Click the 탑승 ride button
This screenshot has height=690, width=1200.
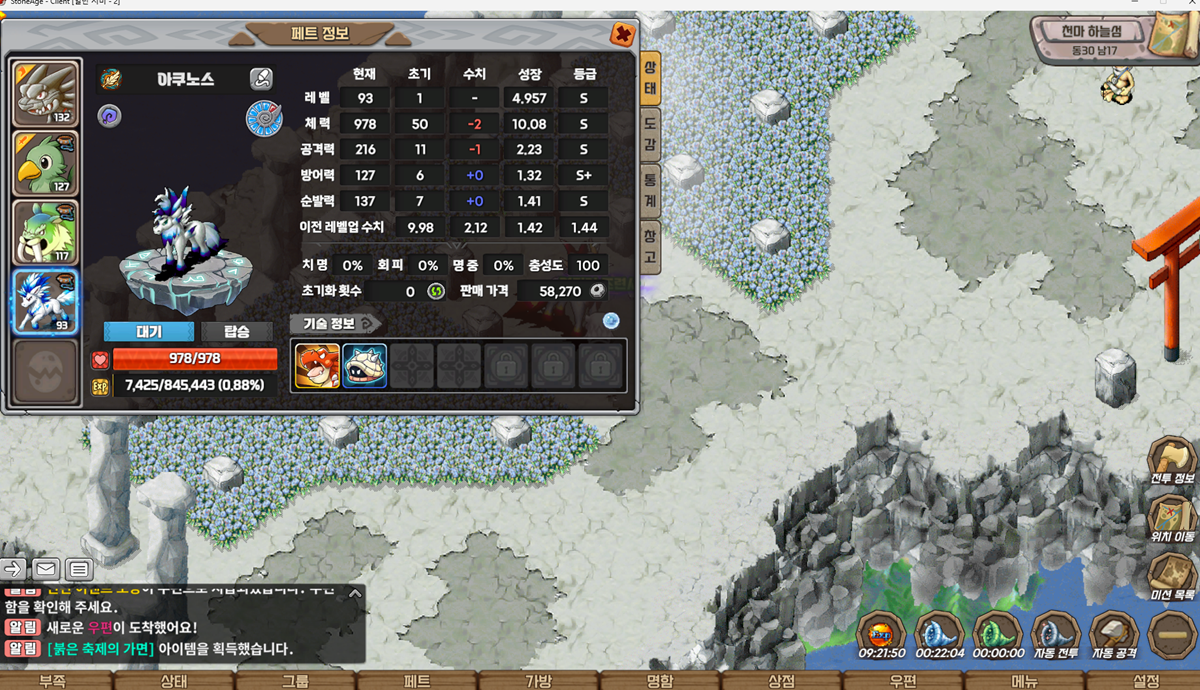pos(236,332)
